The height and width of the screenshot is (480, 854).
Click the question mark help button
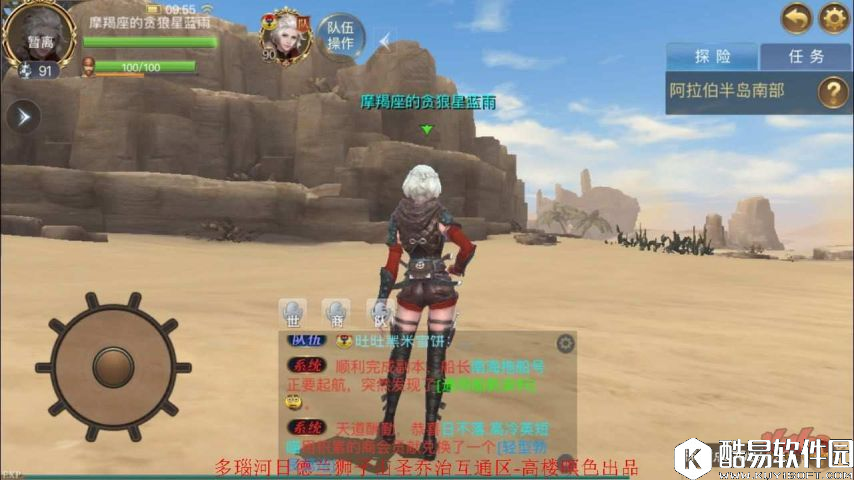pyautogui.click(x=833, y=92)
